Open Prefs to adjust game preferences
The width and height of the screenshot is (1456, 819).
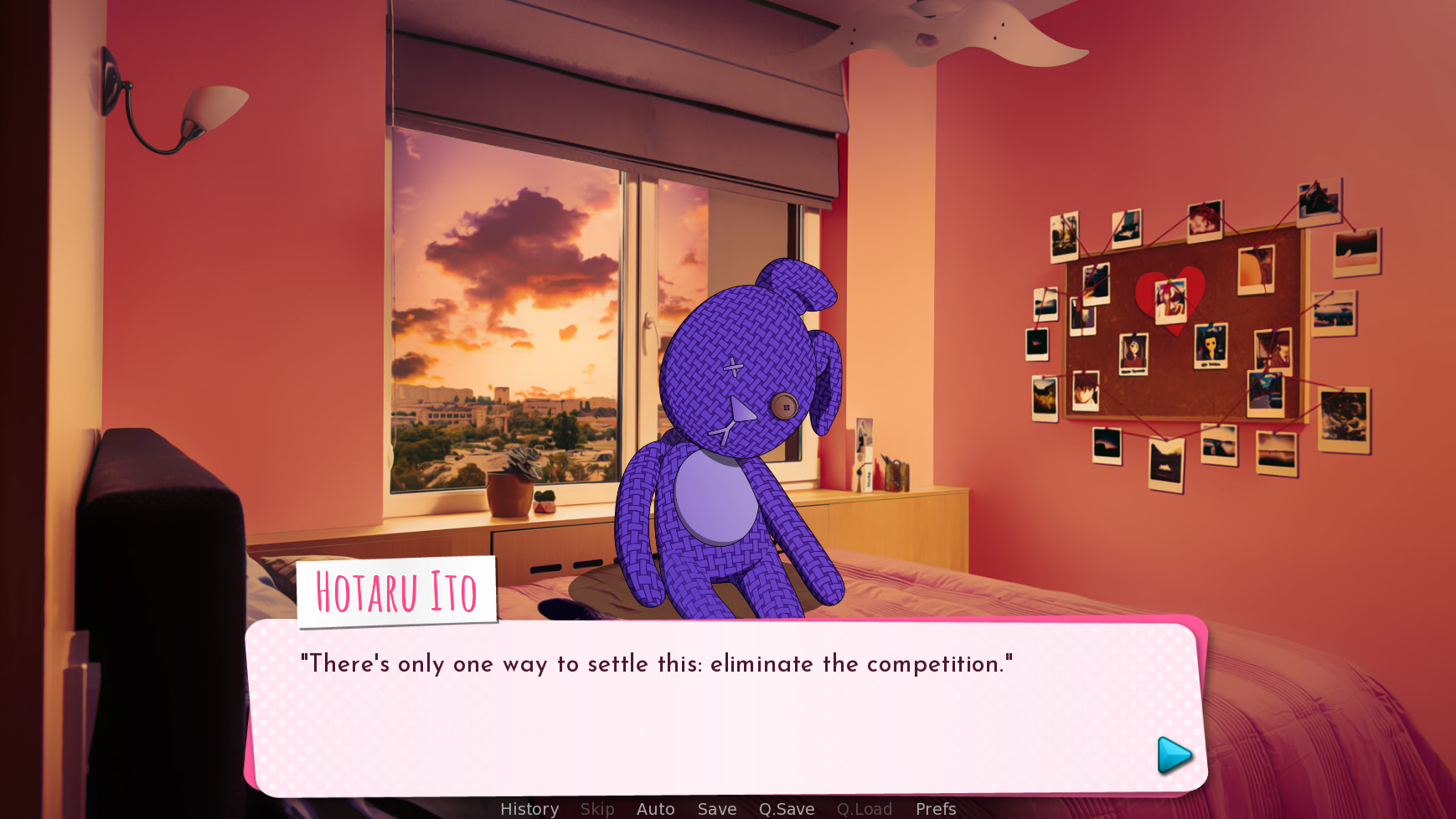click(935, 809)
